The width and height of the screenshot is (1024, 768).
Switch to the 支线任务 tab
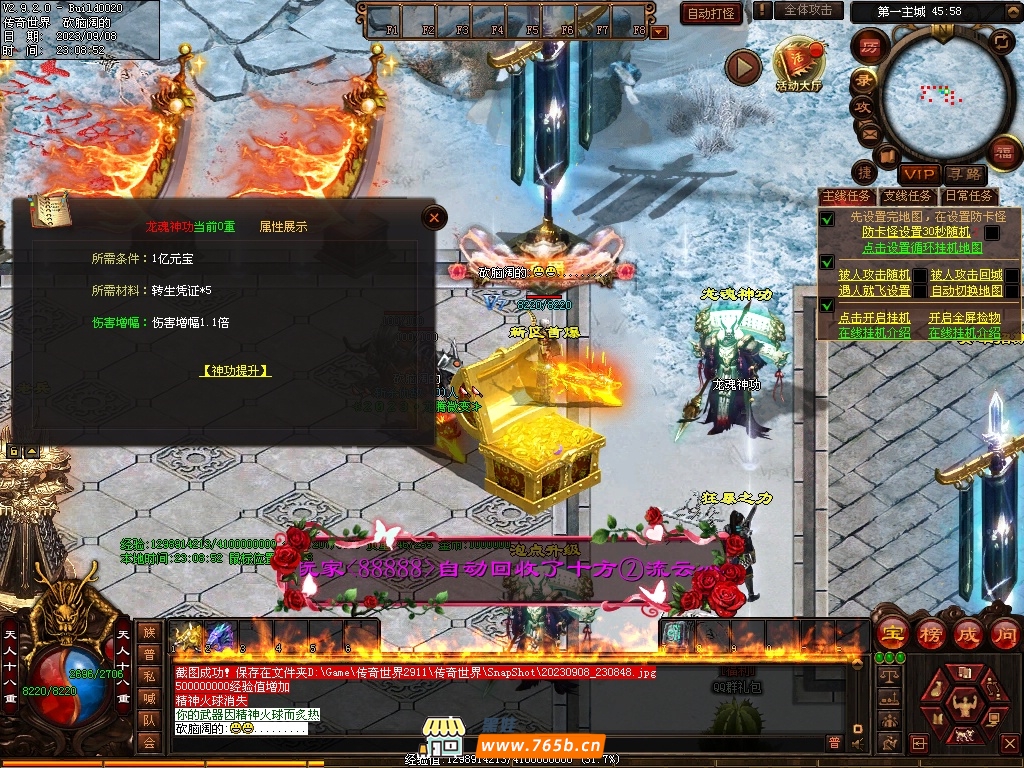pos(908,196)
